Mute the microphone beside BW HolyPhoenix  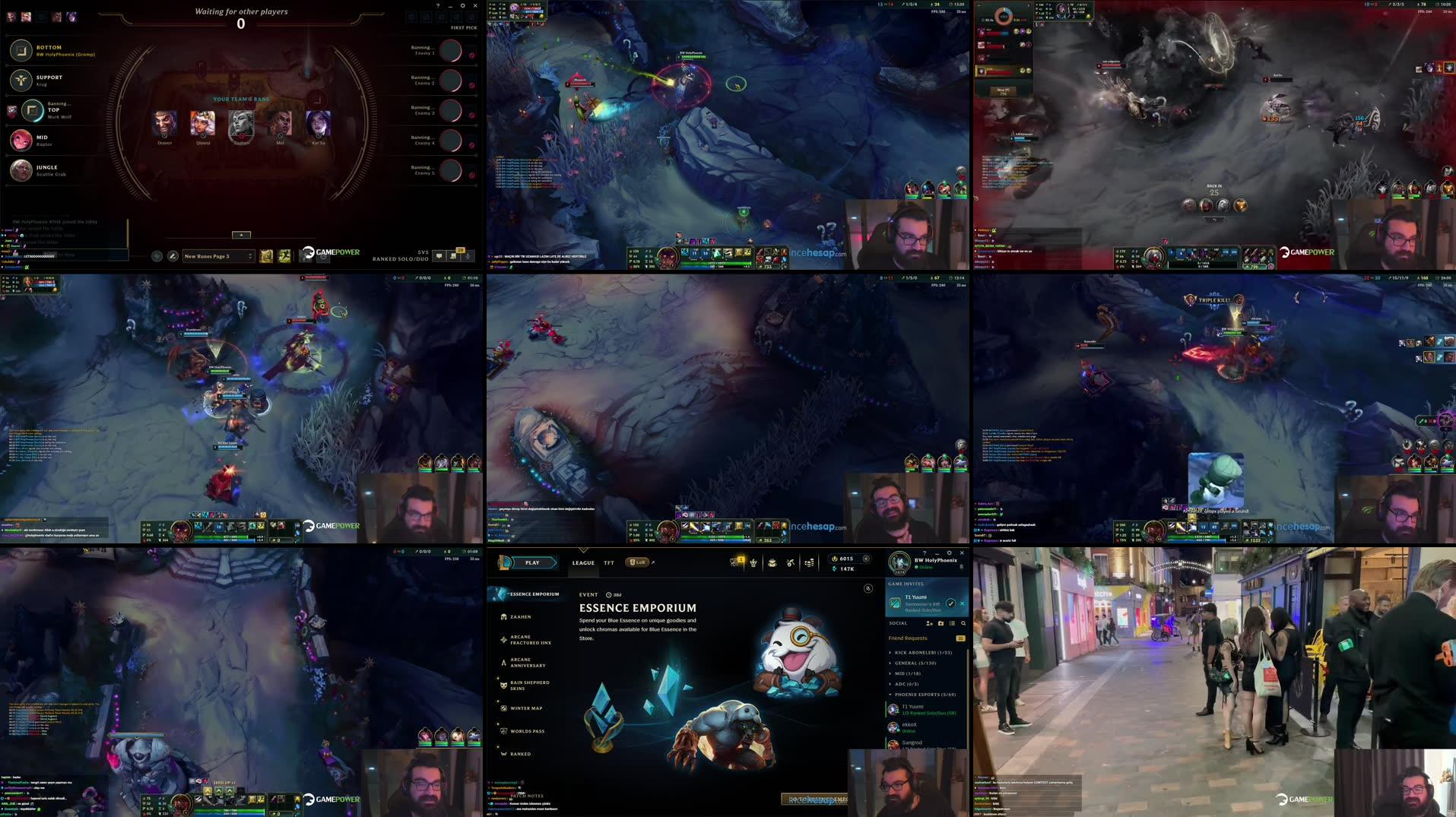click(x=961, y=566)
